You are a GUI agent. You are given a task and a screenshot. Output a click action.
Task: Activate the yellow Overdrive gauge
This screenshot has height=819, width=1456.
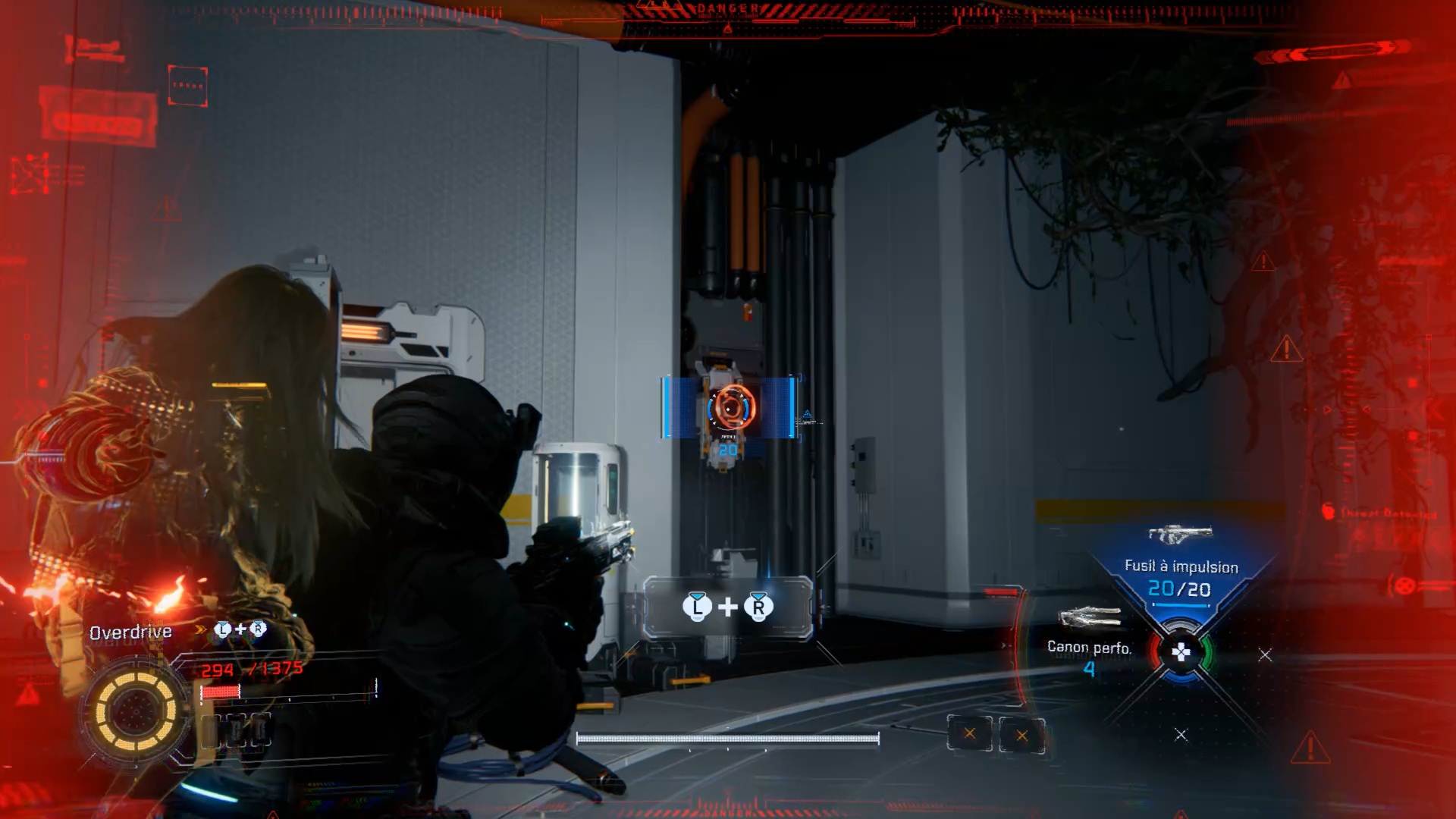136,711
